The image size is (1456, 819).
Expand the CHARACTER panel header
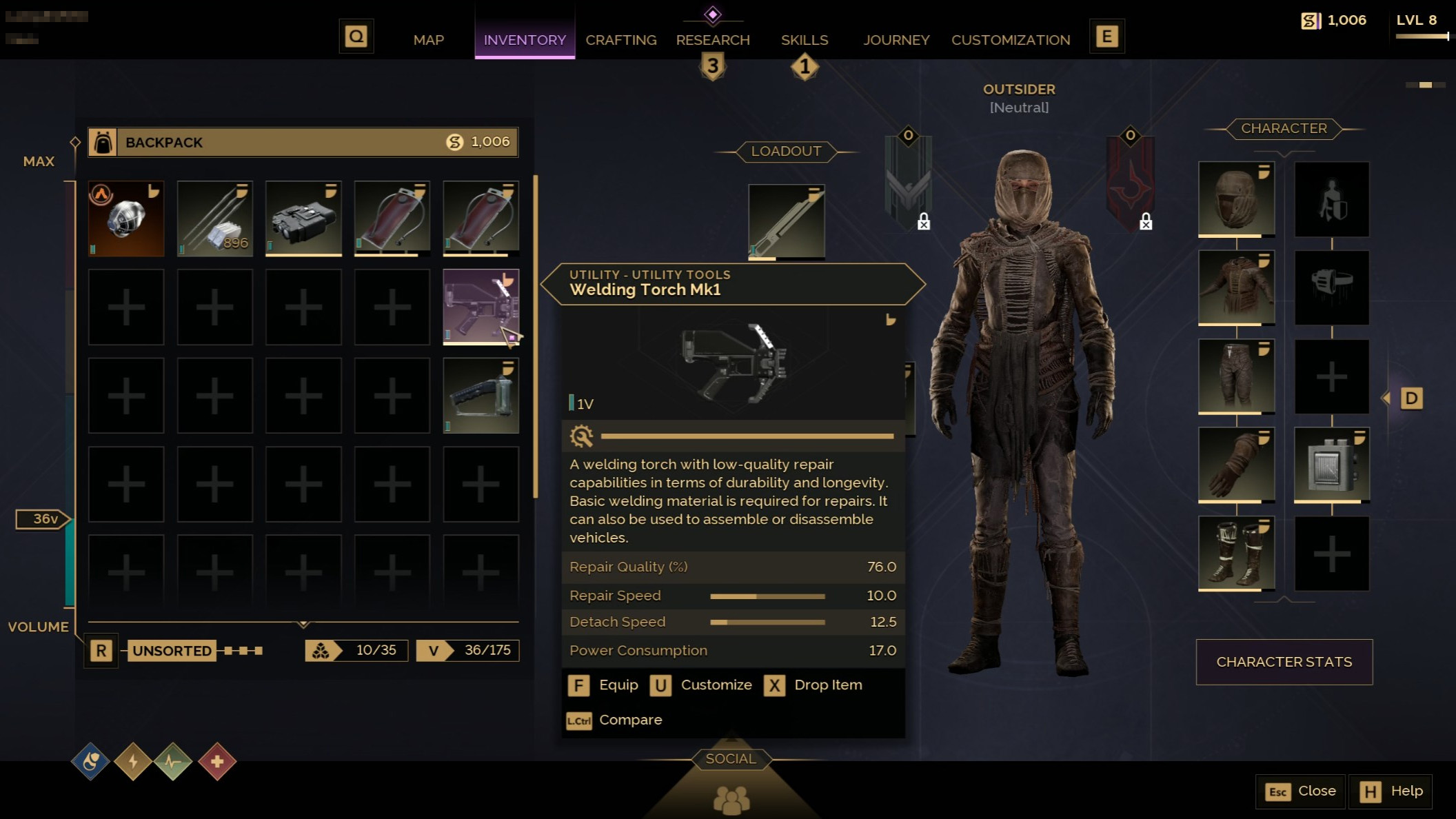coord(1284,129)
